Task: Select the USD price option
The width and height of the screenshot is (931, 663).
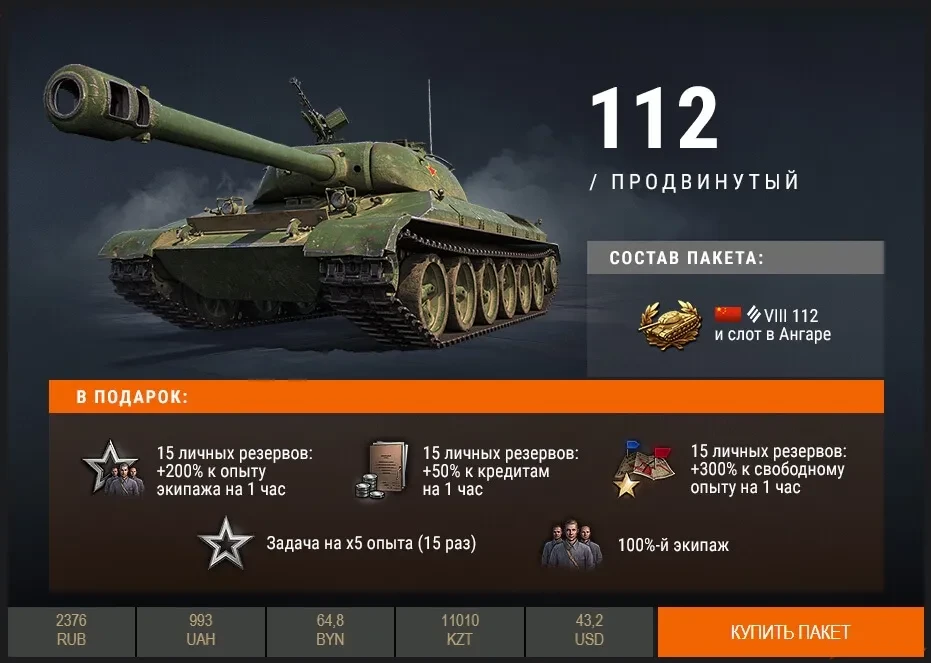Action: (590, 631)
